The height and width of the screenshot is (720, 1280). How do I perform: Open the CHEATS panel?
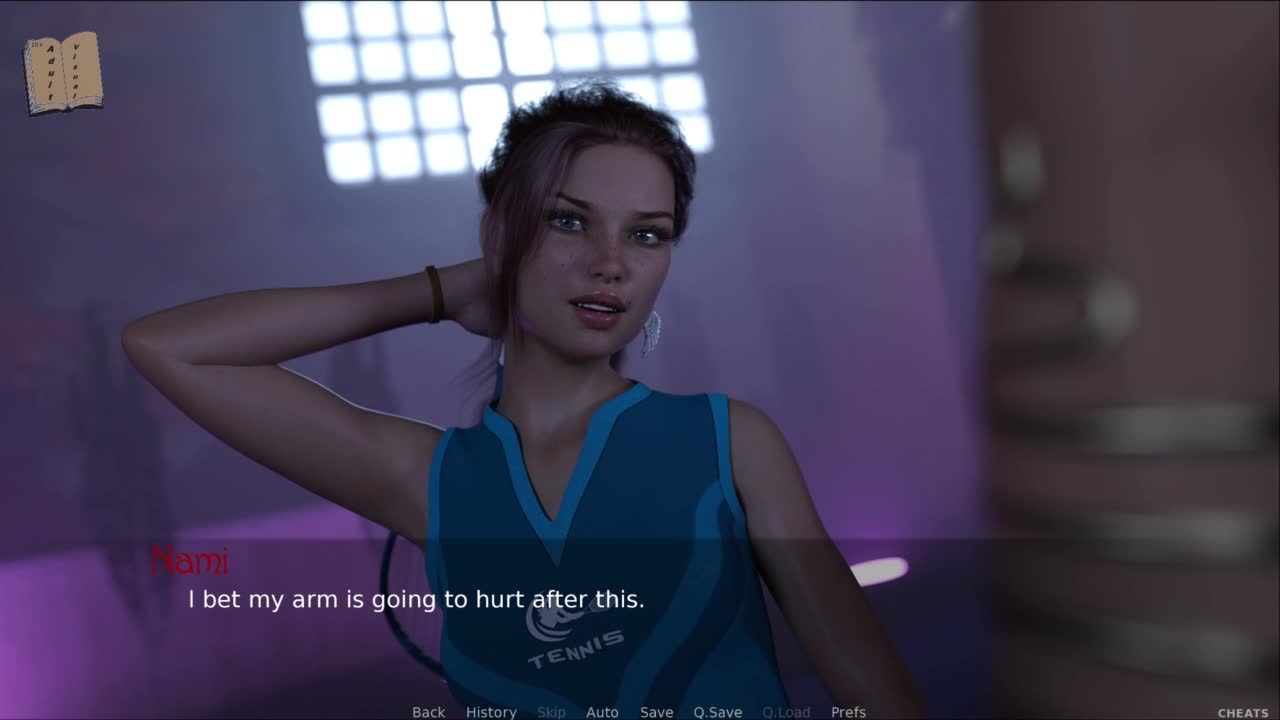tap(1242, 713)
